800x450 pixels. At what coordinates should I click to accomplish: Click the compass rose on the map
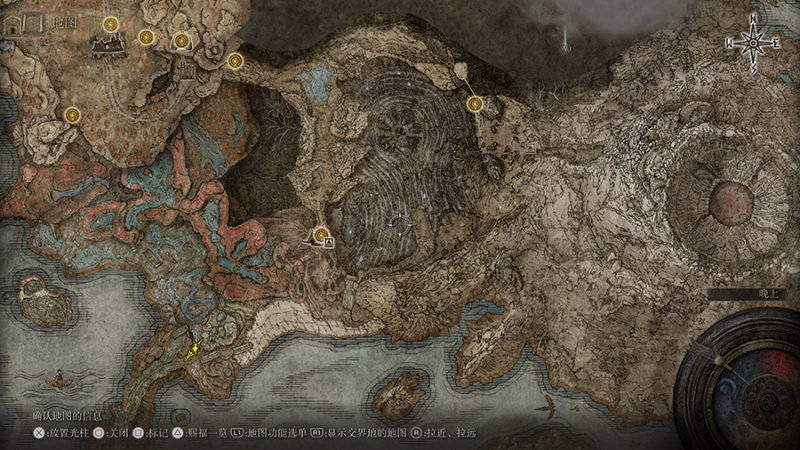pyautogui.click(x=755, y=41)
